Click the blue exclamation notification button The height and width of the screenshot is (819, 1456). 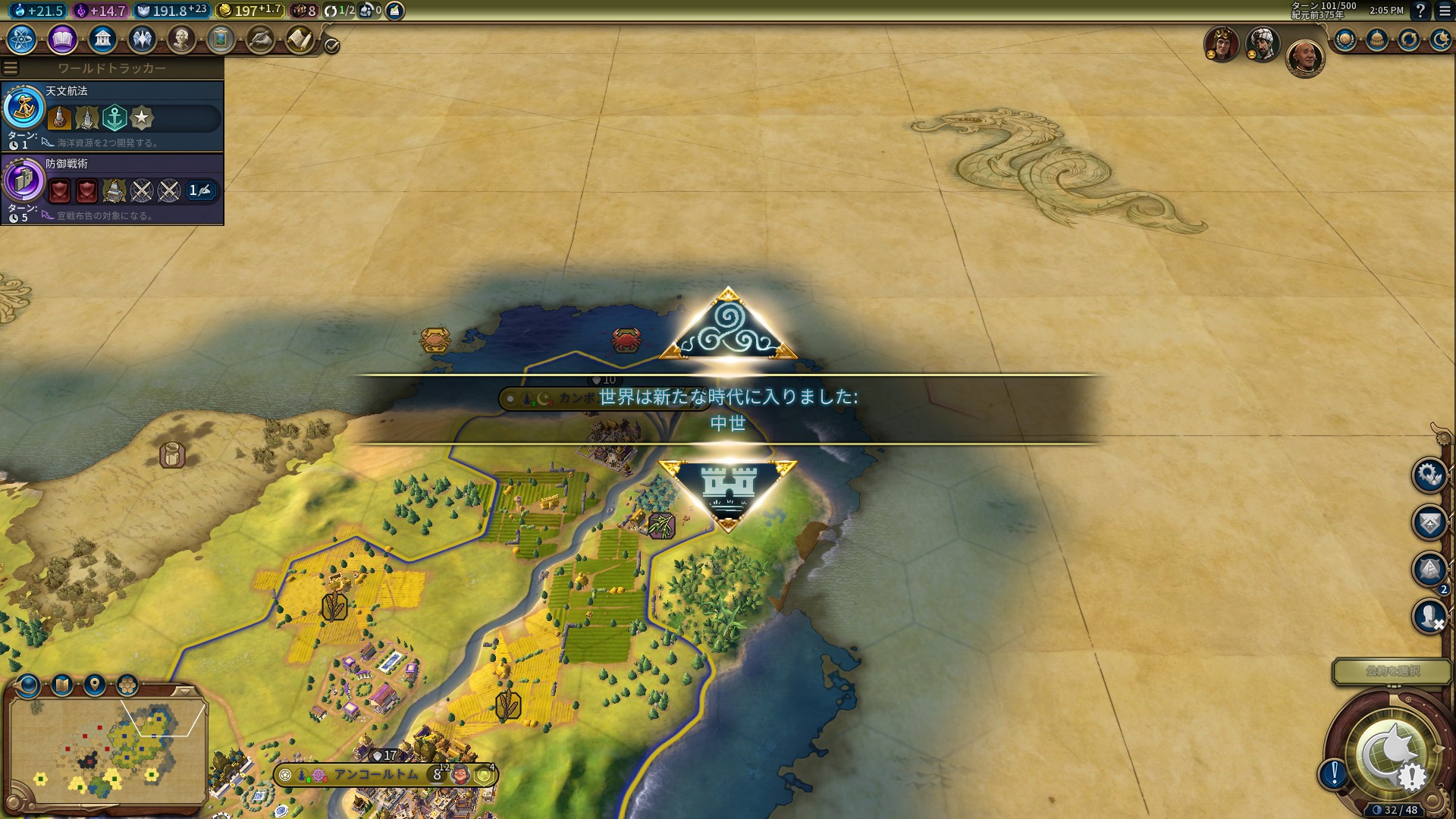1334,773
